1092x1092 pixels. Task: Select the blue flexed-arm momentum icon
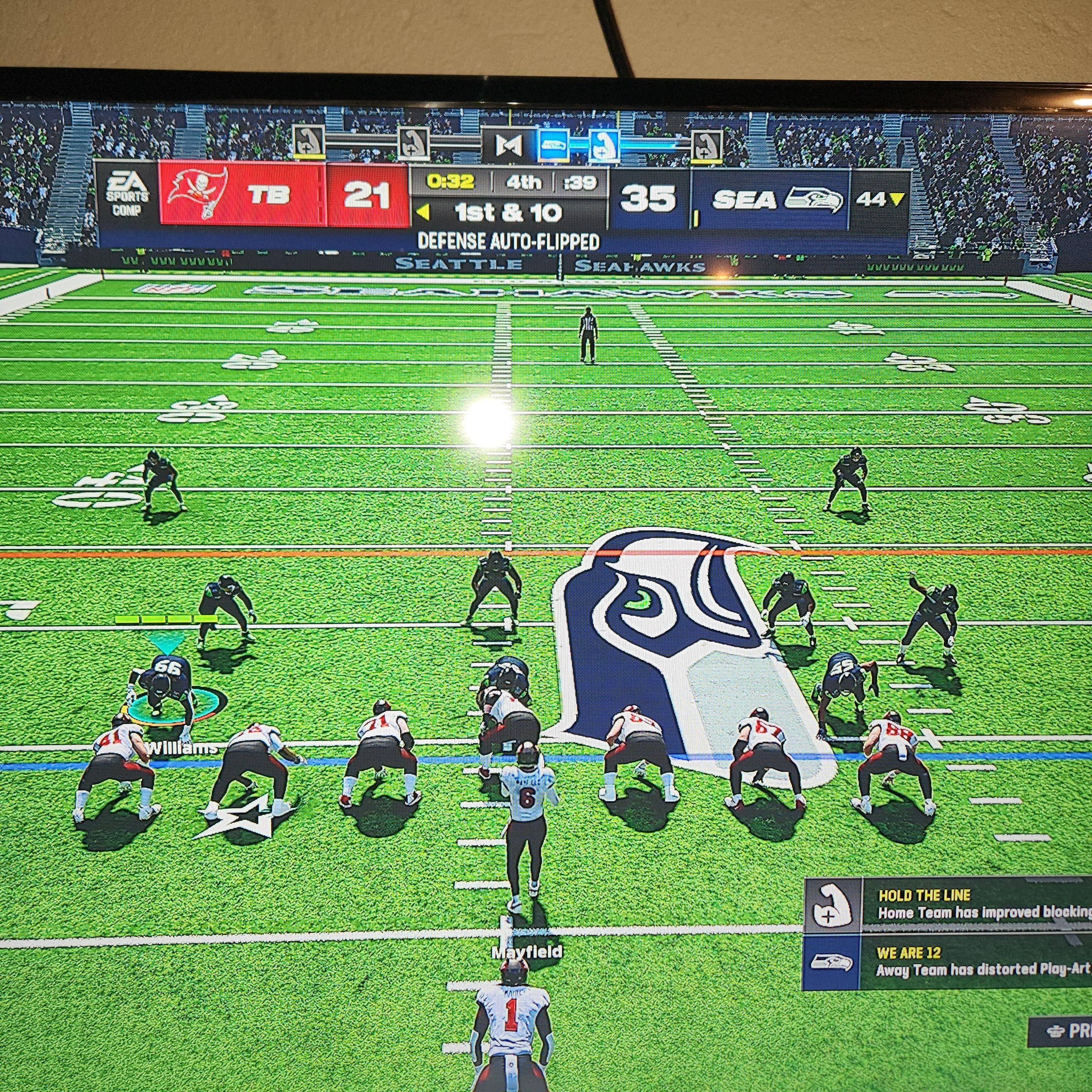coord(604,145)
